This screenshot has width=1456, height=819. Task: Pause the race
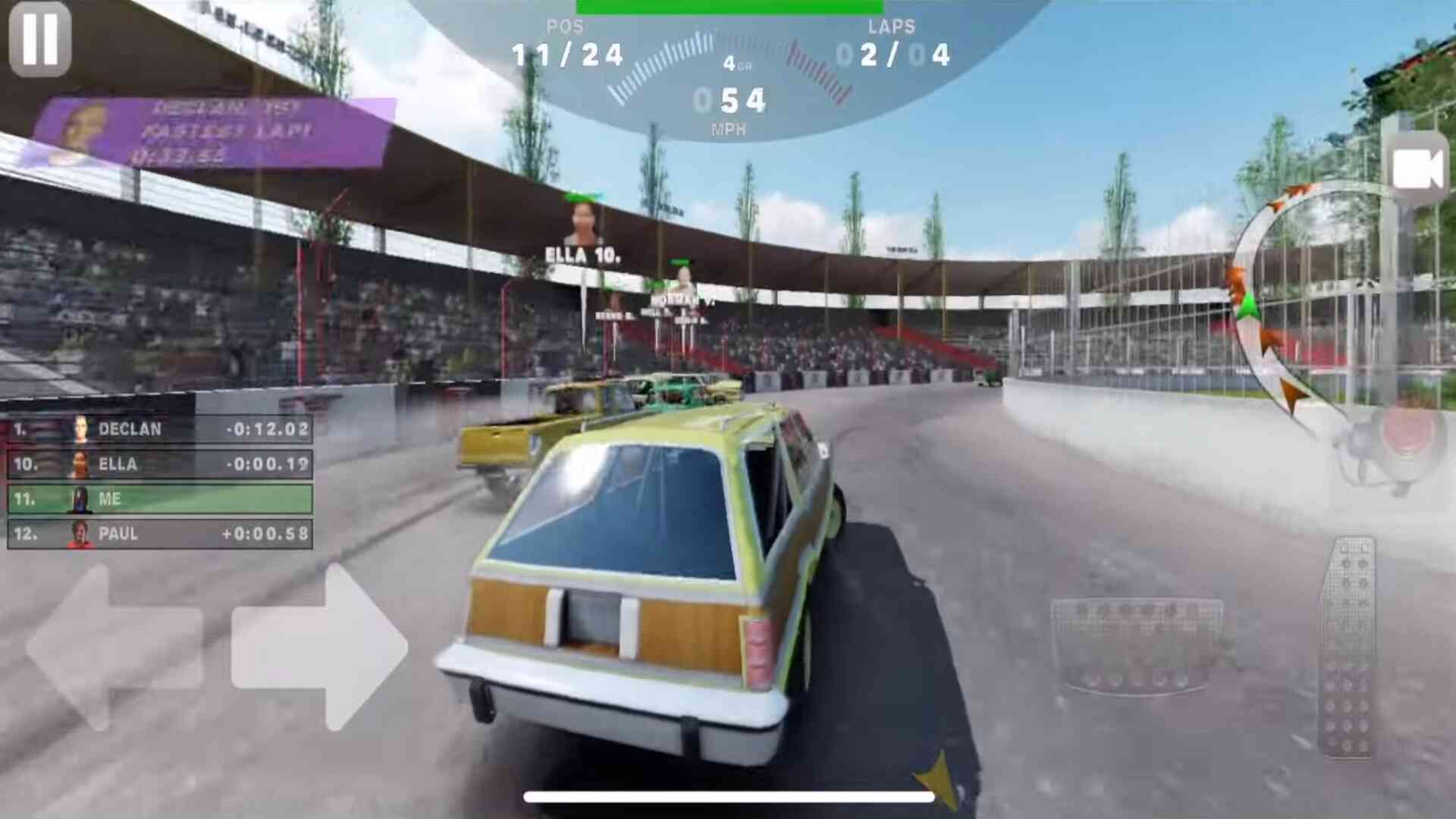pos(40,39)
